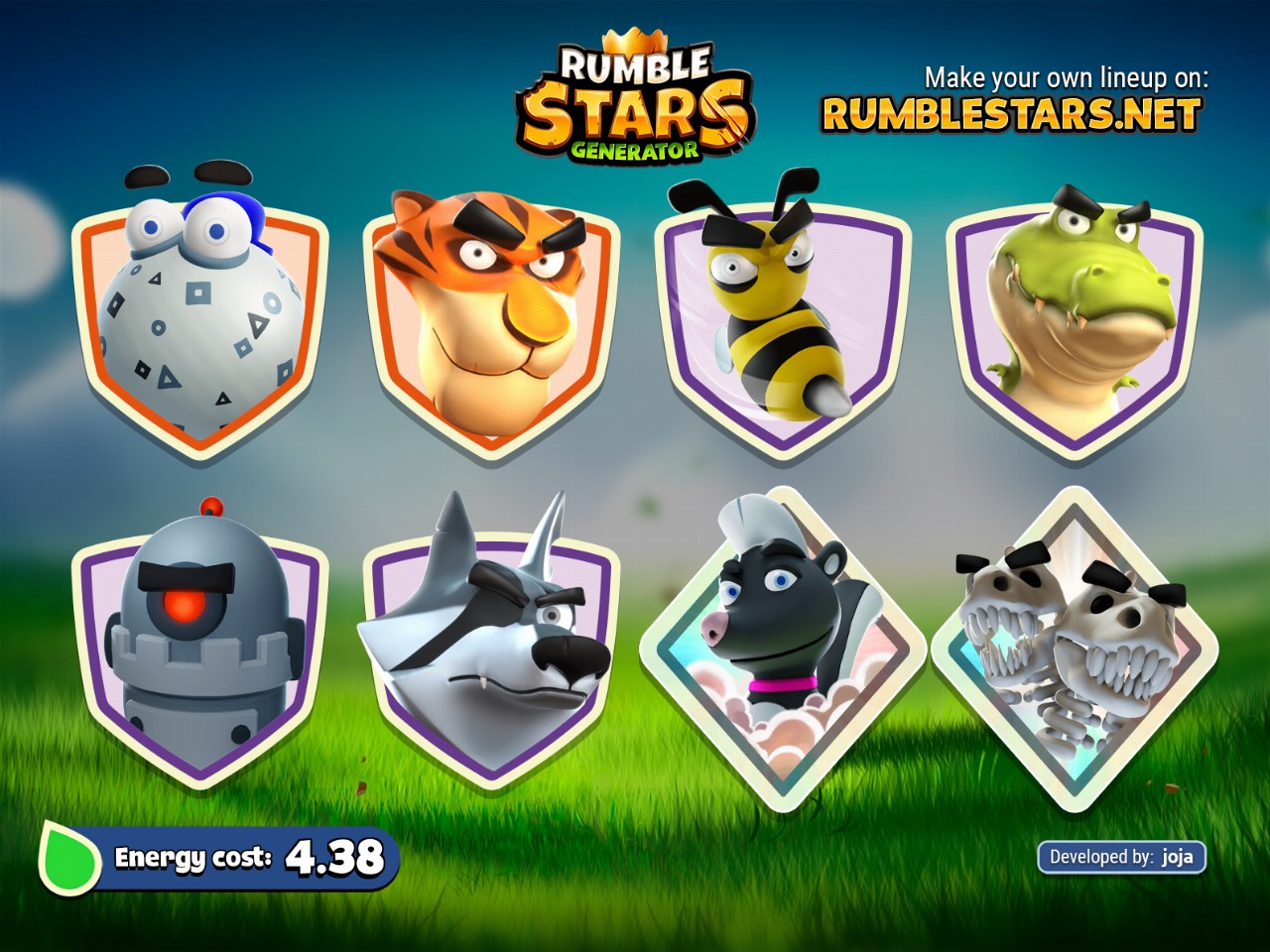Pick the yellow striped bee card
The height and width of the screenshot is (952, 1270).
[x=782, y=322]
